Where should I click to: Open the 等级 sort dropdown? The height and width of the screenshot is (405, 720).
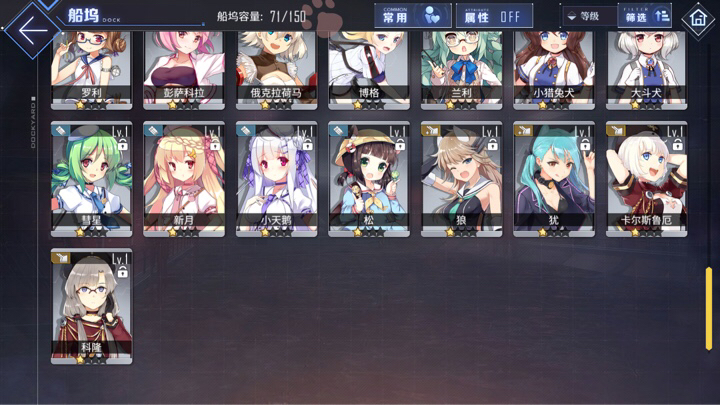pyautogui.click(x=588, y=16)
